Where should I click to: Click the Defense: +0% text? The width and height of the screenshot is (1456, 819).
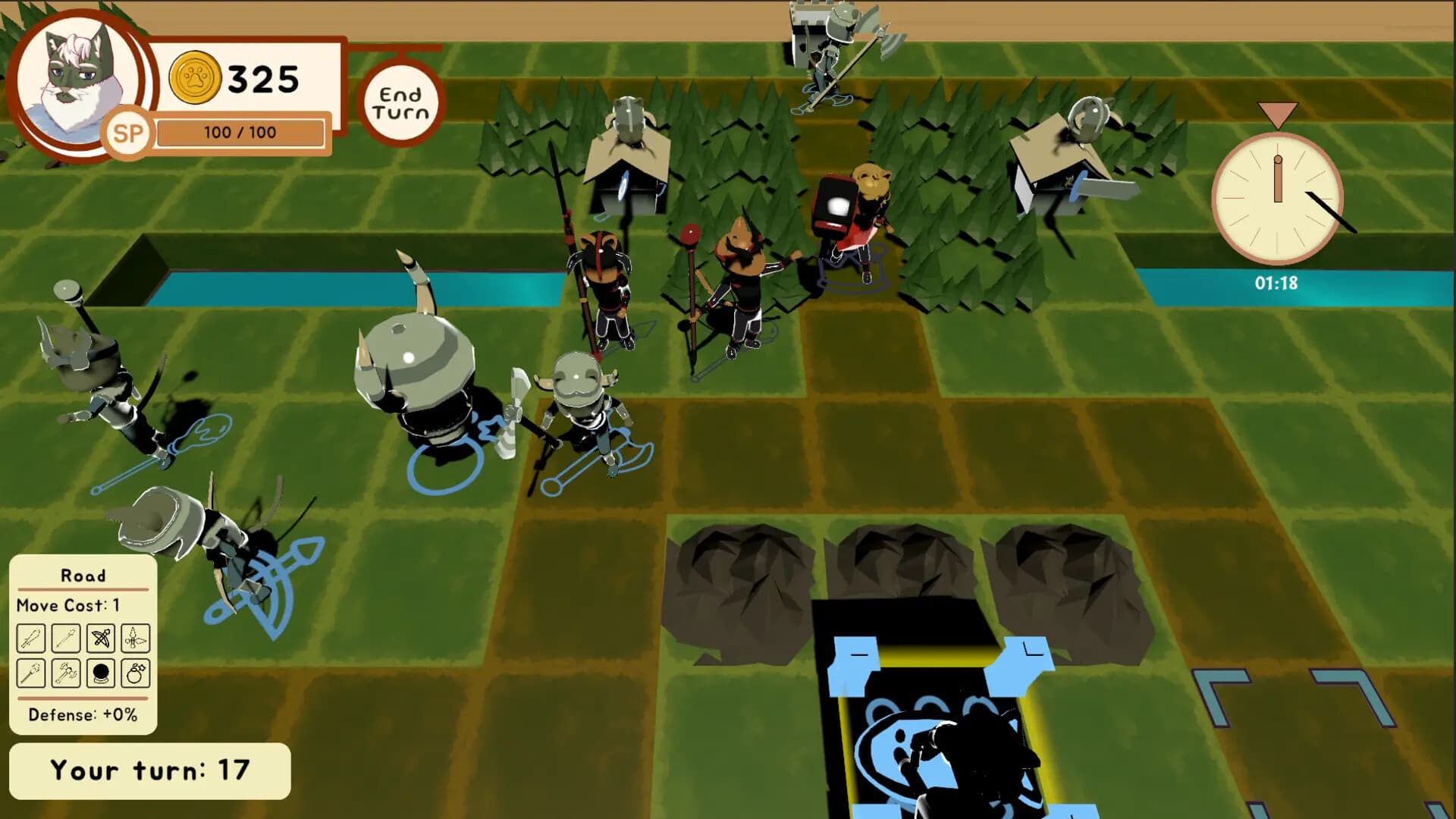click(x=83, y=714)
